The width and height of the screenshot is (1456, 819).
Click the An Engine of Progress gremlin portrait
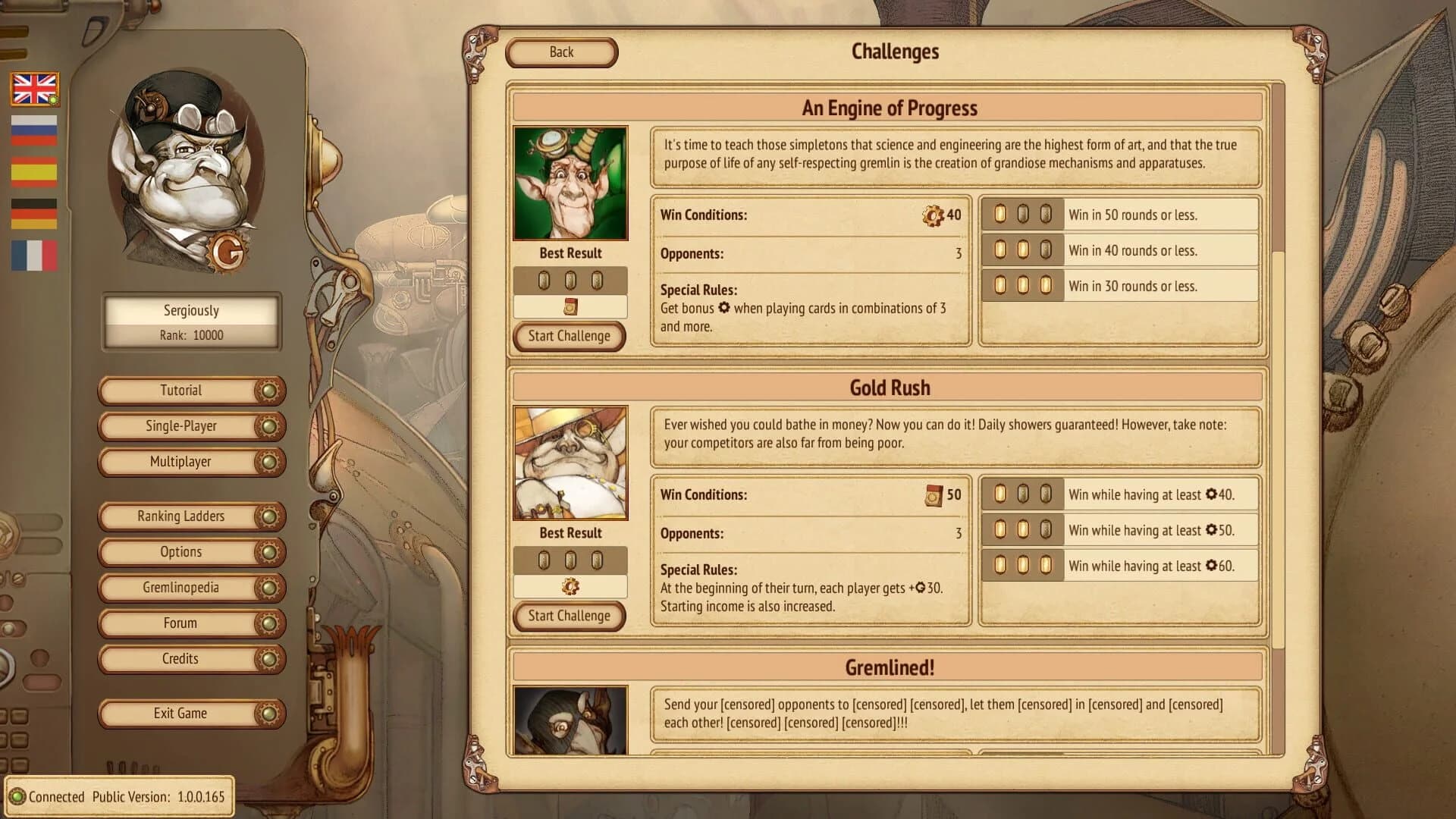[570, 180]
